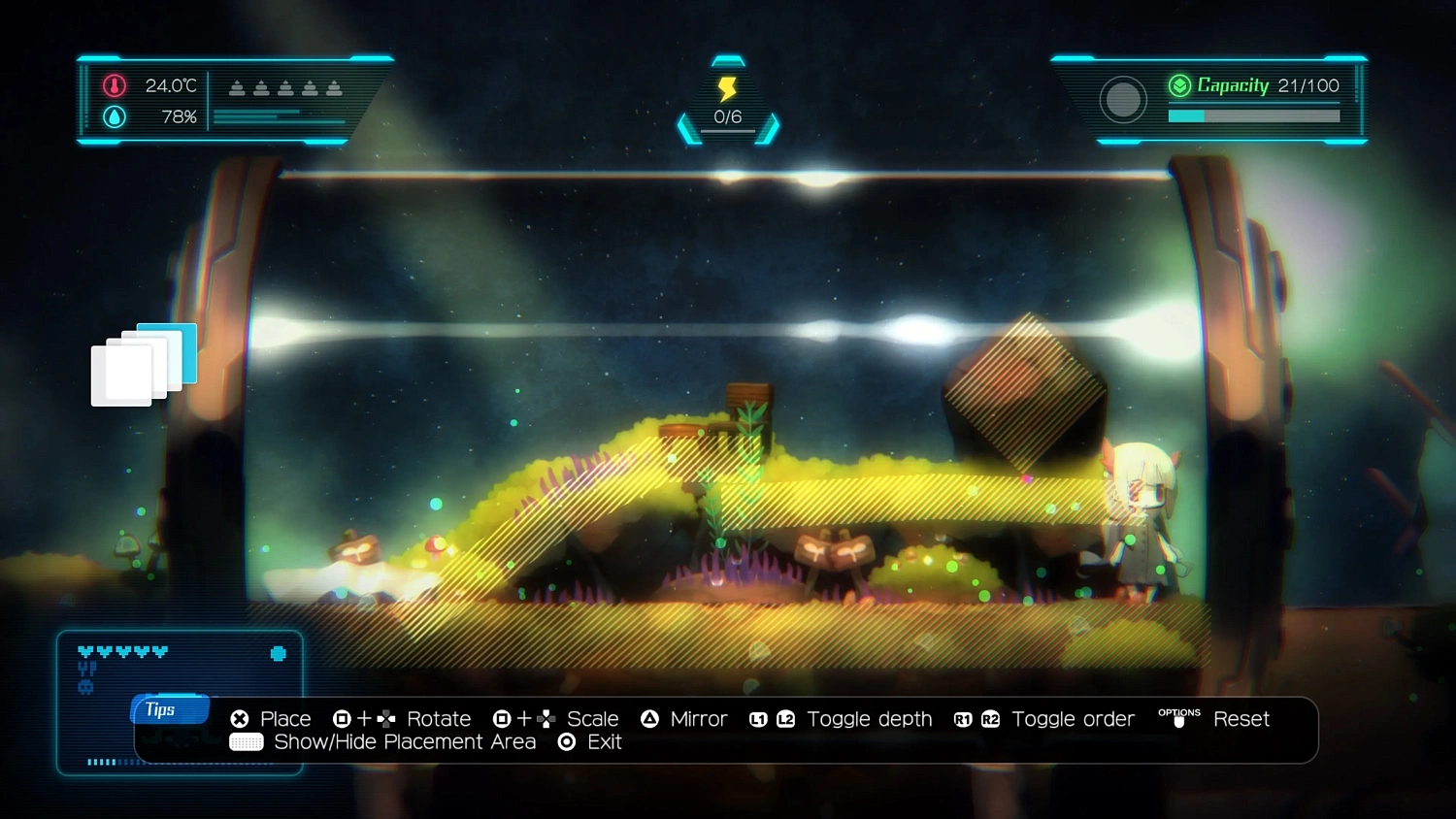Expand the circular portrait in the Capacity panel

pos(1123,100)
